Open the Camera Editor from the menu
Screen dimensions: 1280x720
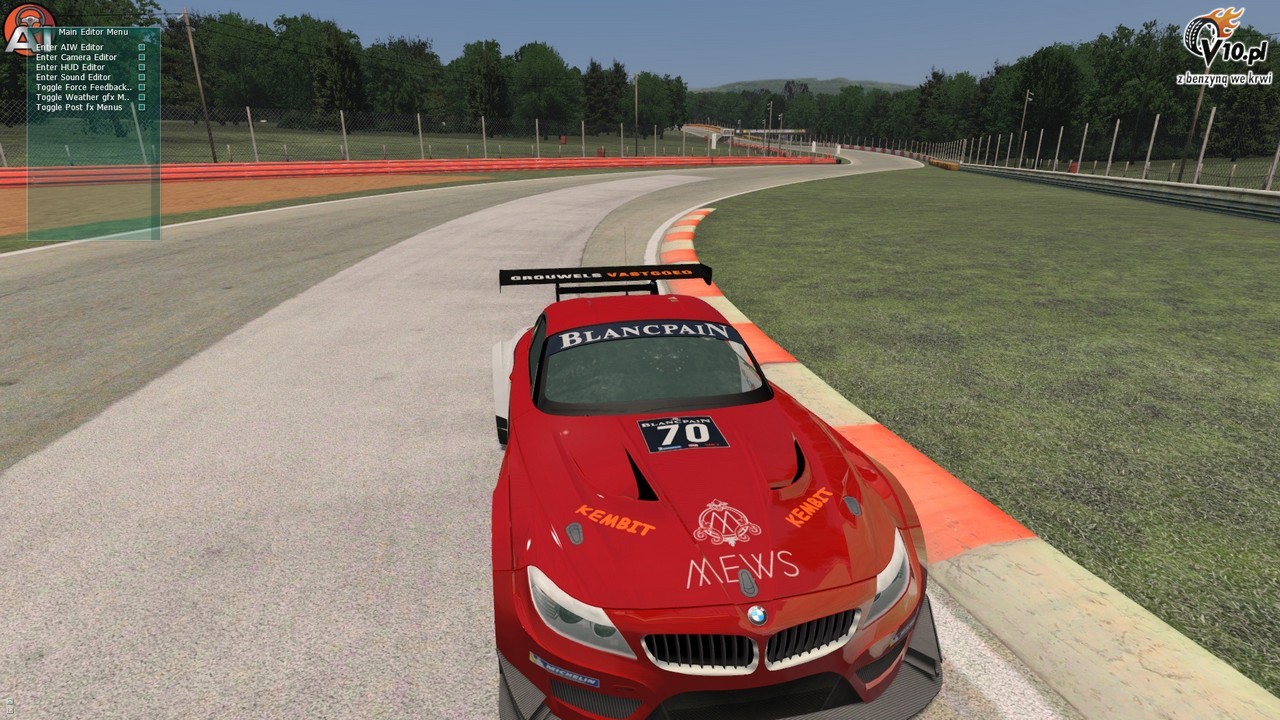pyautogui.click(x=76, y=57)
